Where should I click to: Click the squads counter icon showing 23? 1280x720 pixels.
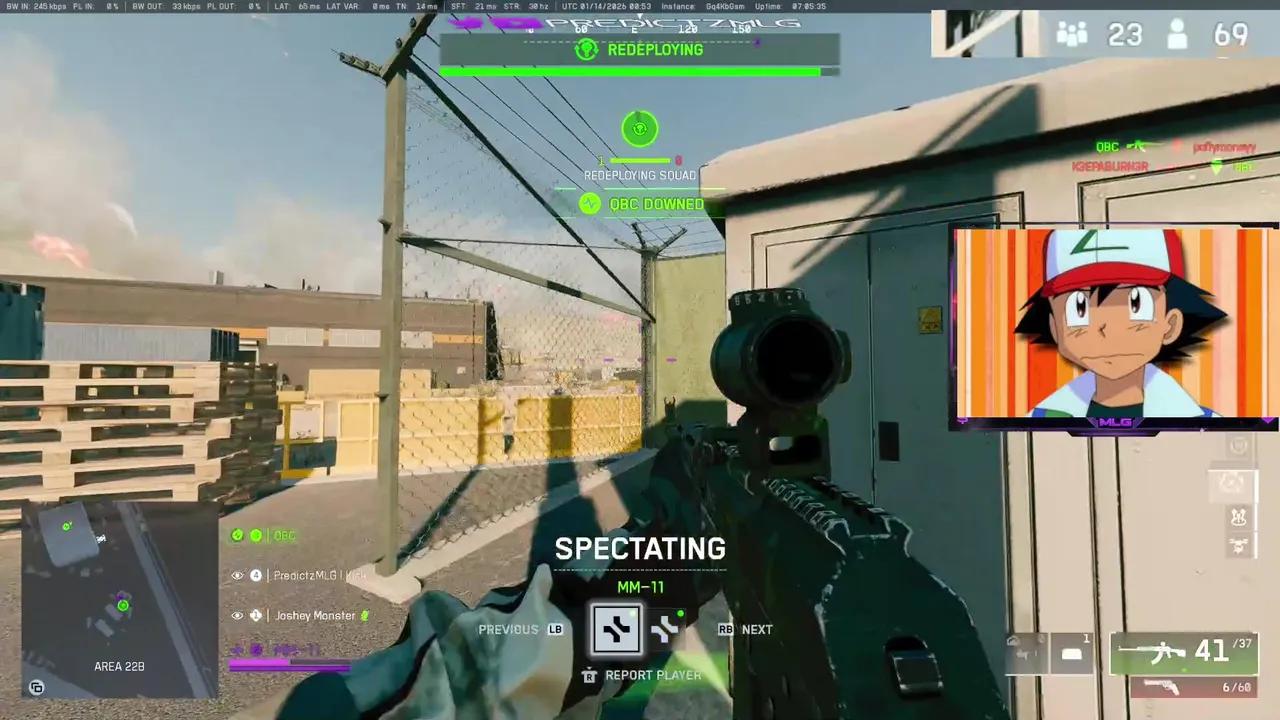pos(1072,35)
